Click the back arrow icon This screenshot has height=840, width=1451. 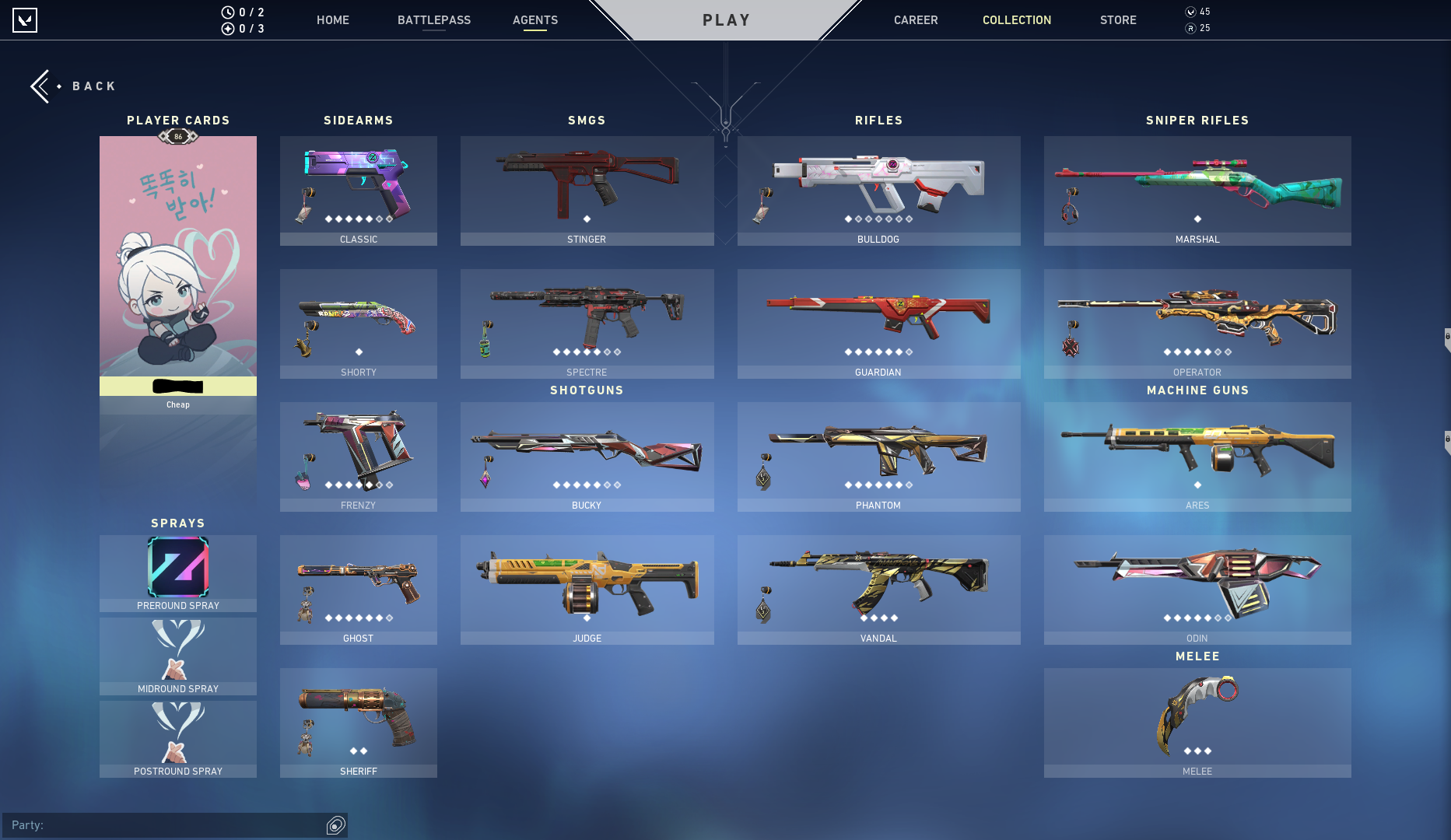41,86
